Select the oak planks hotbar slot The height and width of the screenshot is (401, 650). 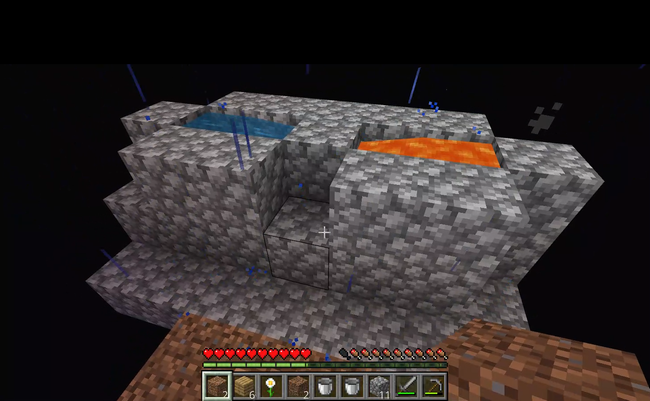(244, 385)
